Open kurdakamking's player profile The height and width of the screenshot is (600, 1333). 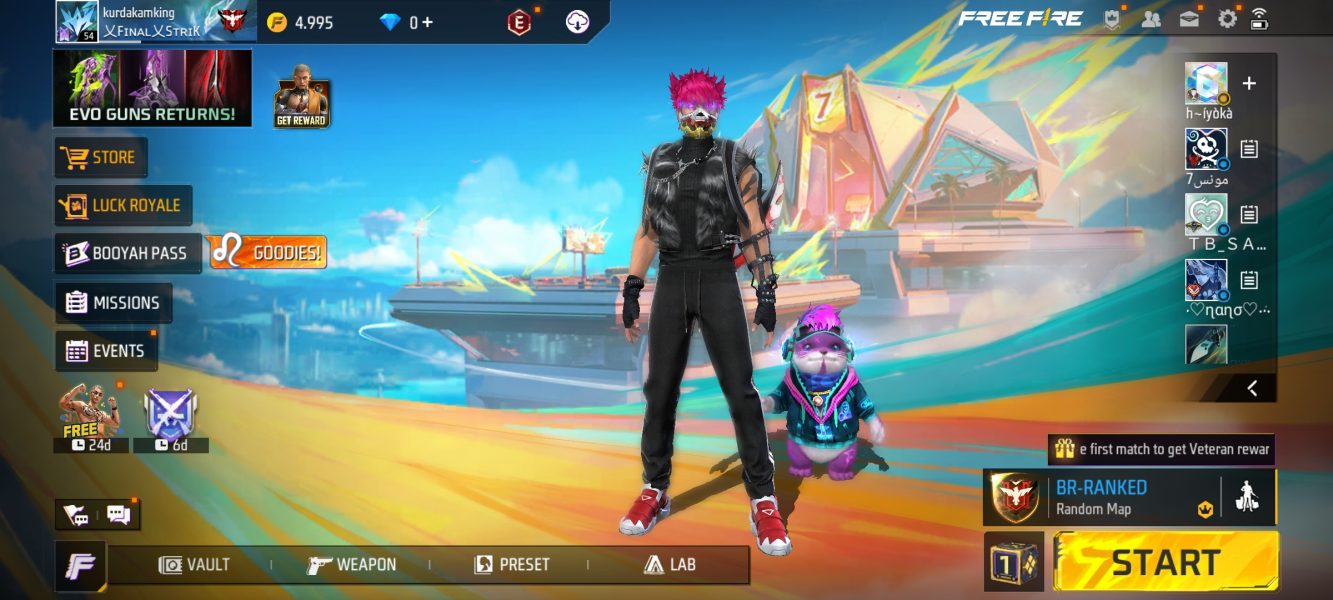[x=76, y=21]
